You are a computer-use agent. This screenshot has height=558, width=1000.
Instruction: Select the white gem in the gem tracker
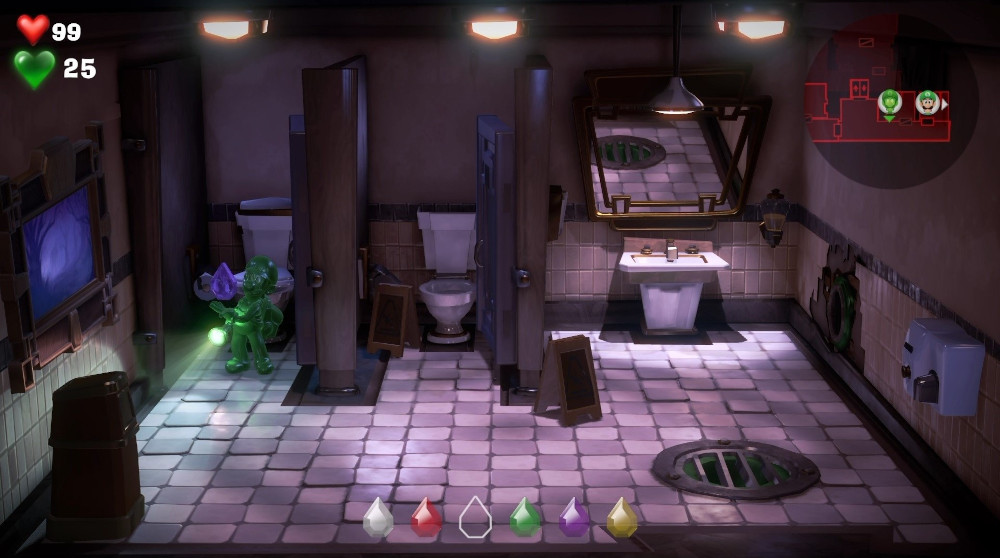378,517
